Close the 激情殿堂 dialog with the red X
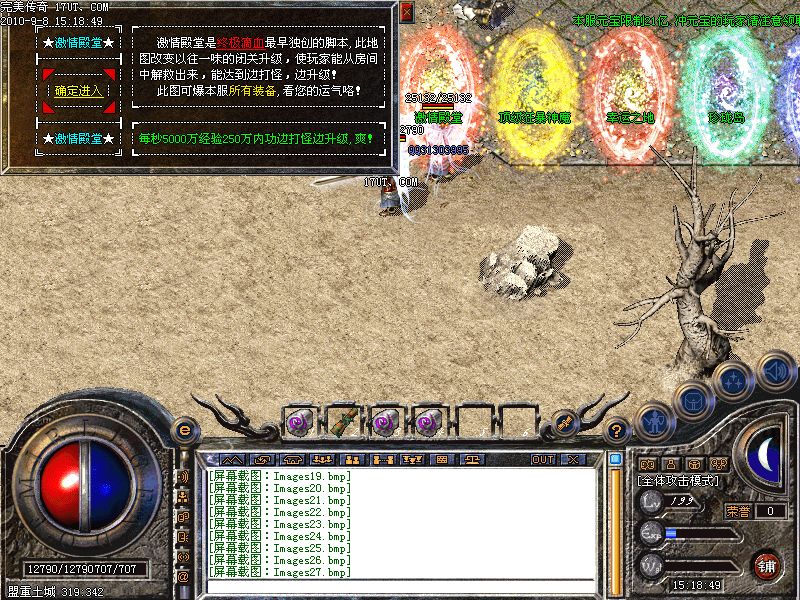Viewport: 800px width, 600px height. [x=406, y=13]
